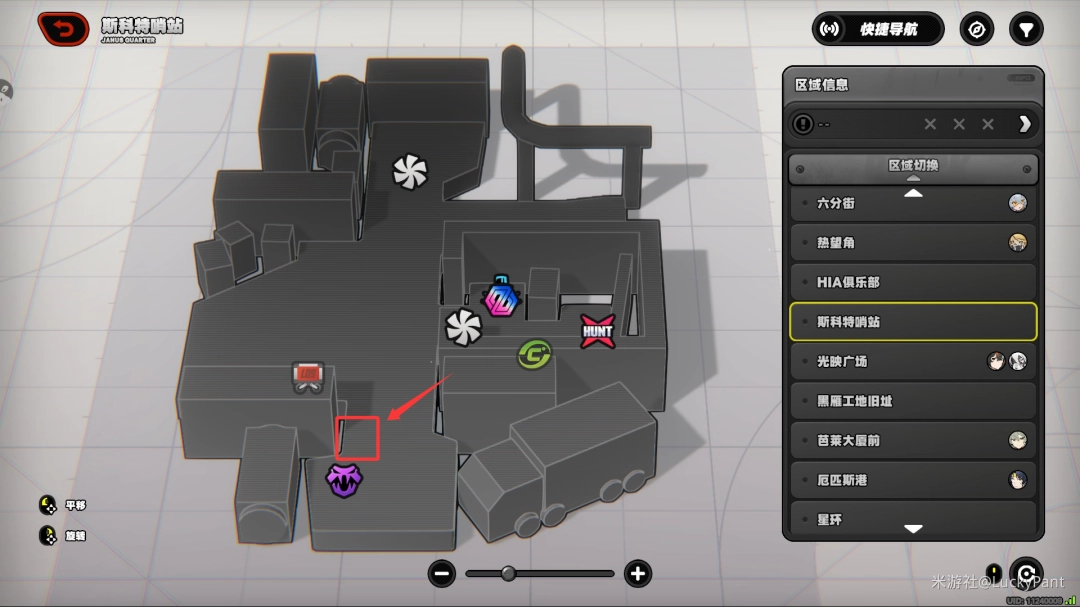1080x607 pixels.
Task: Expand the 区域信息 arrow button
Action: (1024, 124)
